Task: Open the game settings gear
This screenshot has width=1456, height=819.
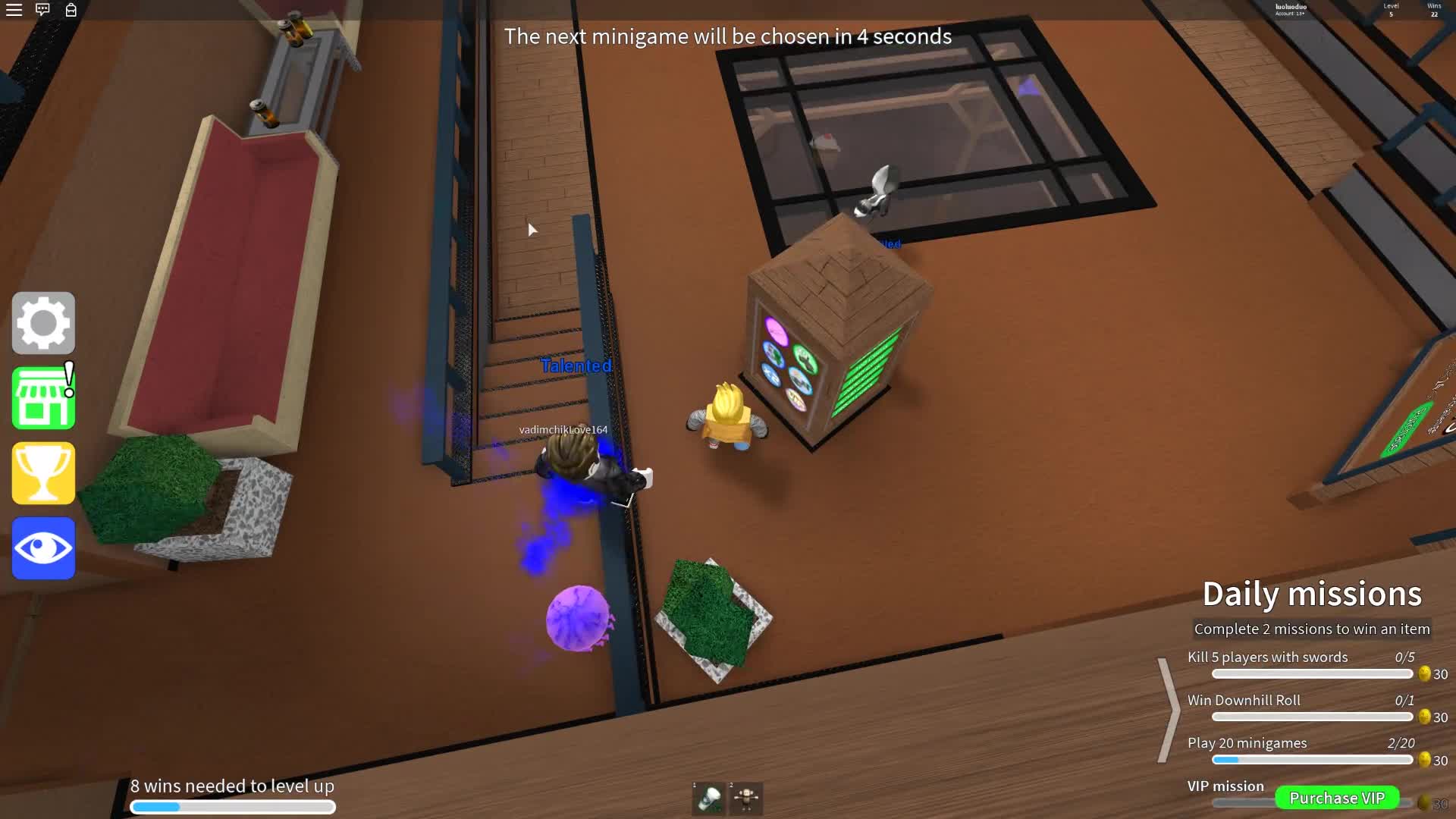Action: pos(43,322)
